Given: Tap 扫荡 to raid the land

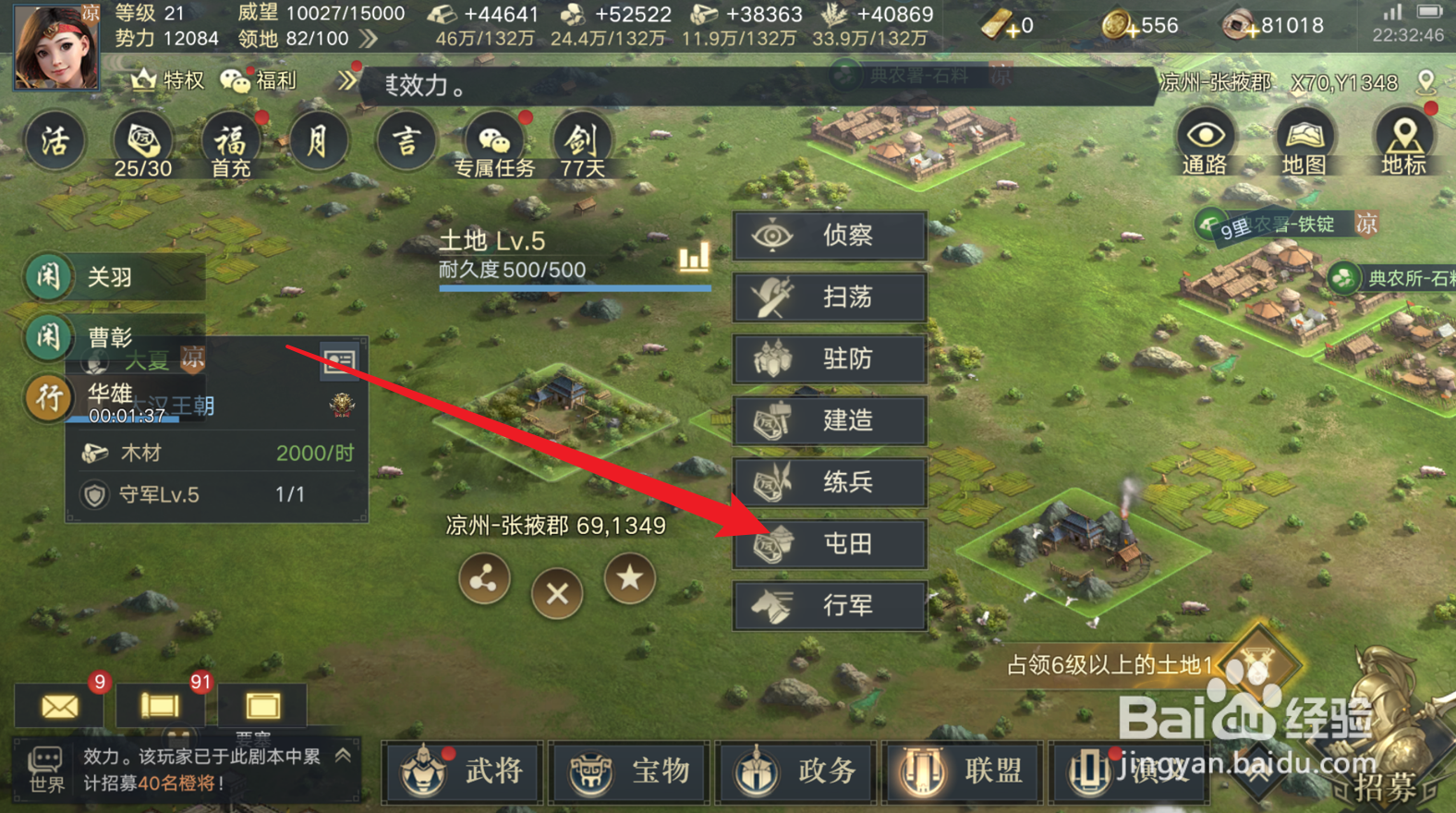Looking at the screenshot, I should click(829, 297).
